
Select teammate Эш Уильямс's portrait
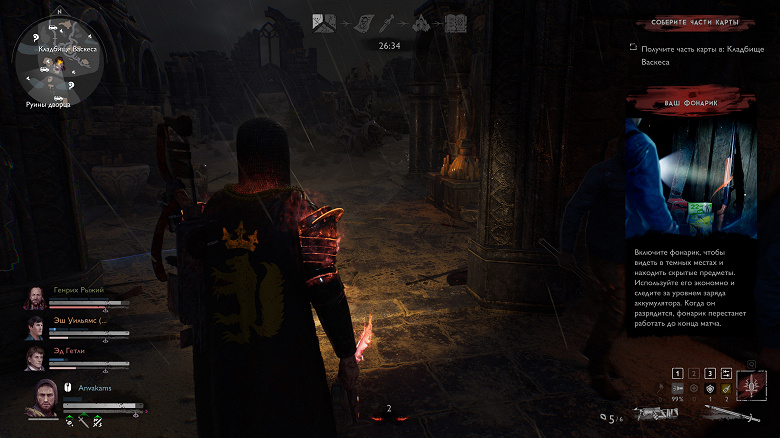[36, 327]
